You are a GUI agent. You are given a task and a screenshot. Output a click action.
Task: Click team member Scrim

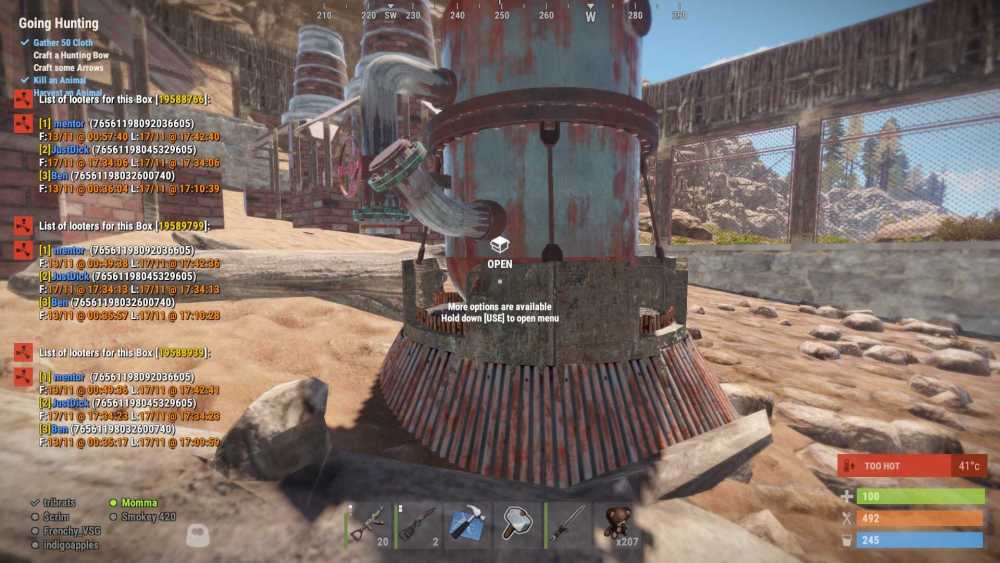coord(58,517)
